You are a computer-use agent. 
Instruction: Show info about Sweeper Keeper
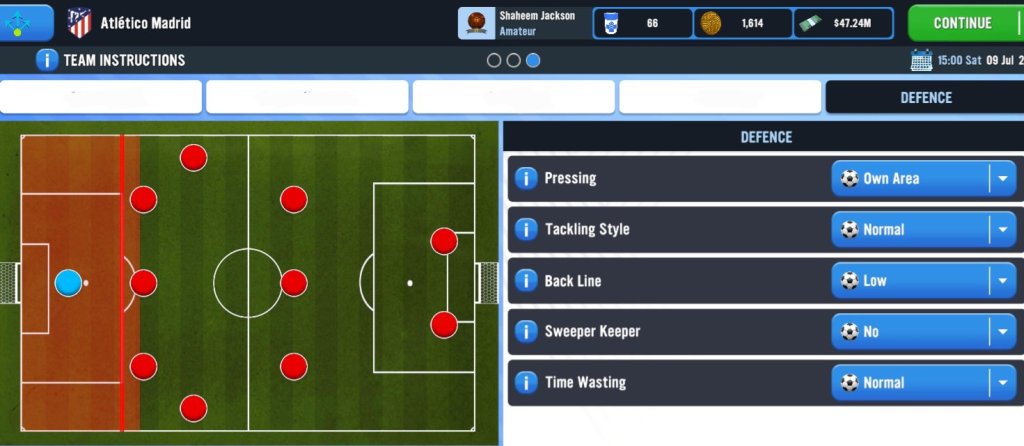click(x=526, y=332)
